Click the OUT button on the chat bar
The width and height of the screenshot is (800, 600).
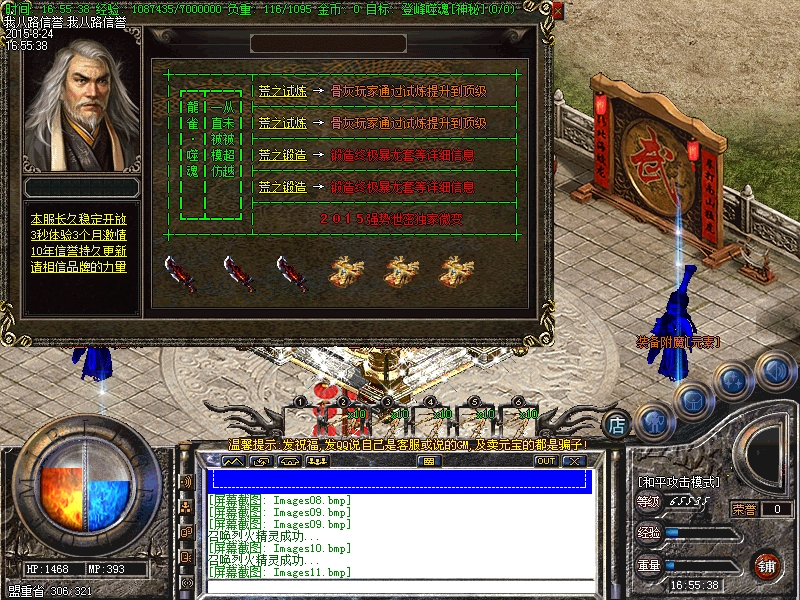pyautogui.click(x=545, y=461)
